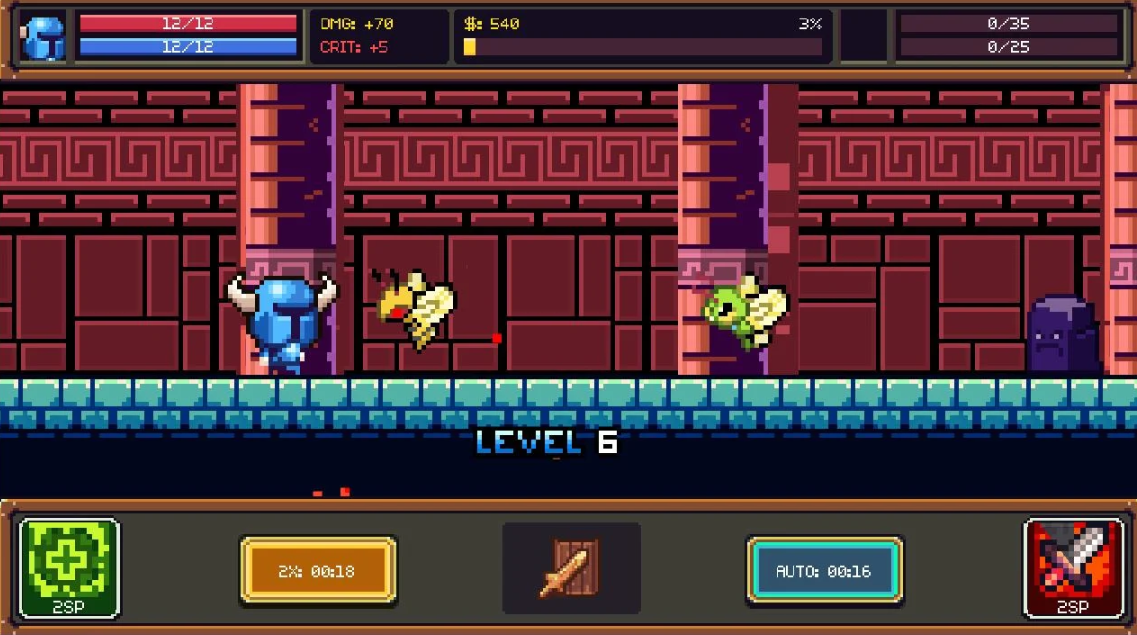Screen dimensions: 1137x635
Task: Toggle the AUTO battle timer button
Action: tap(824, 571)
